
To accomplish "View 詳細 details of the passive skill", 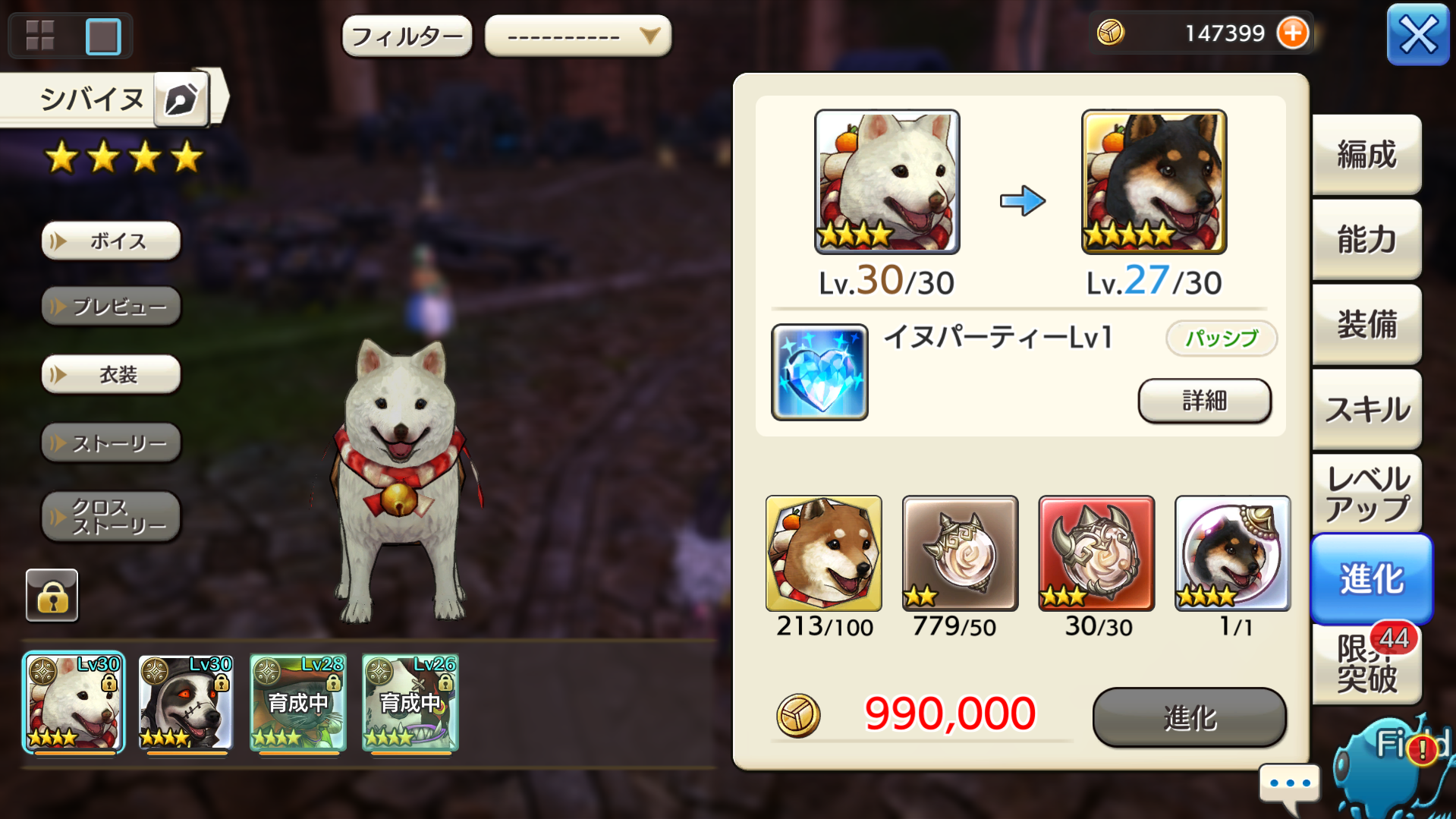I will tap(1203, 401).
